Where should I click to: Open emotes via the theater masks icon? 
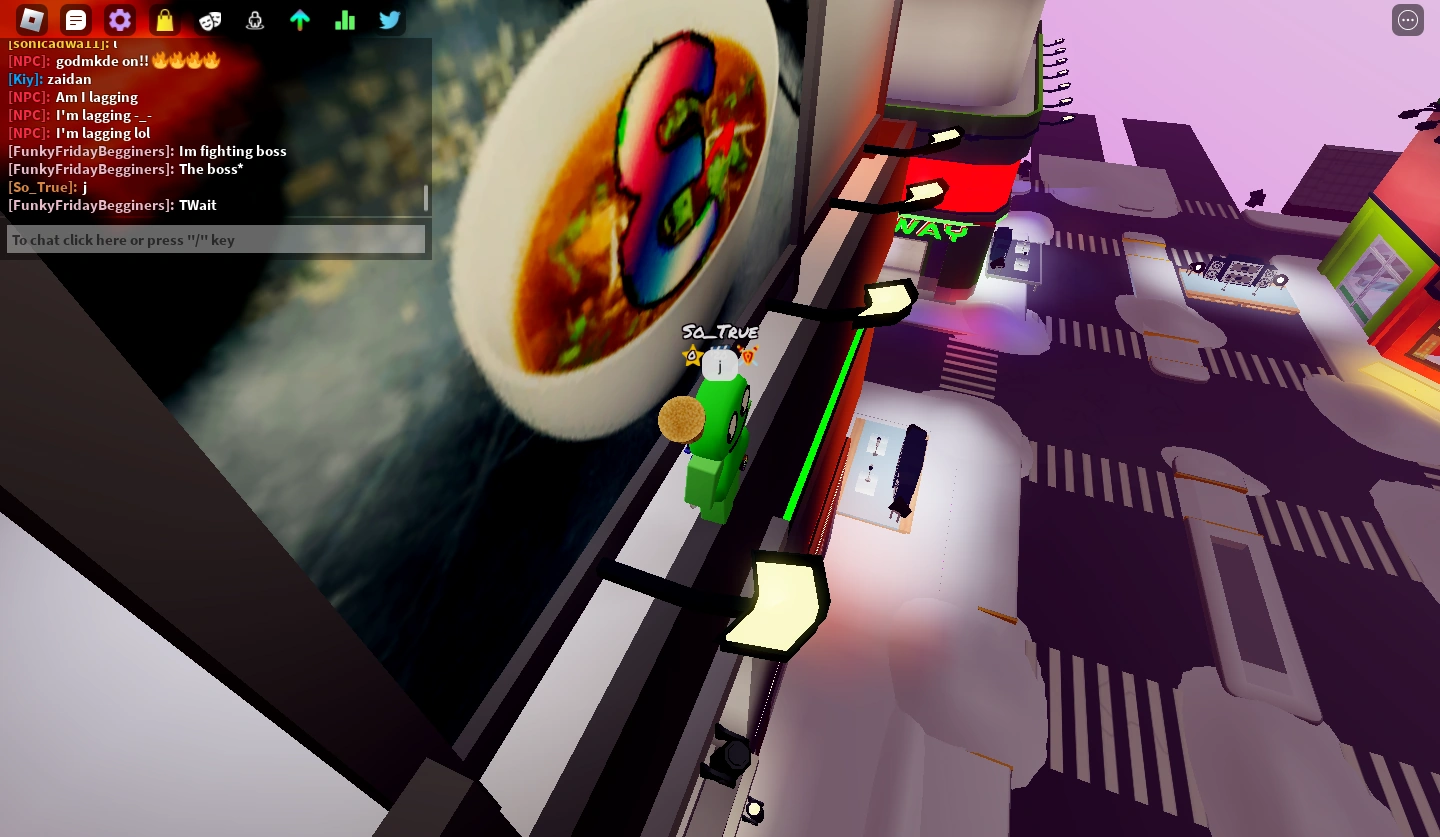pyautogui.click(x=210, y=20)
